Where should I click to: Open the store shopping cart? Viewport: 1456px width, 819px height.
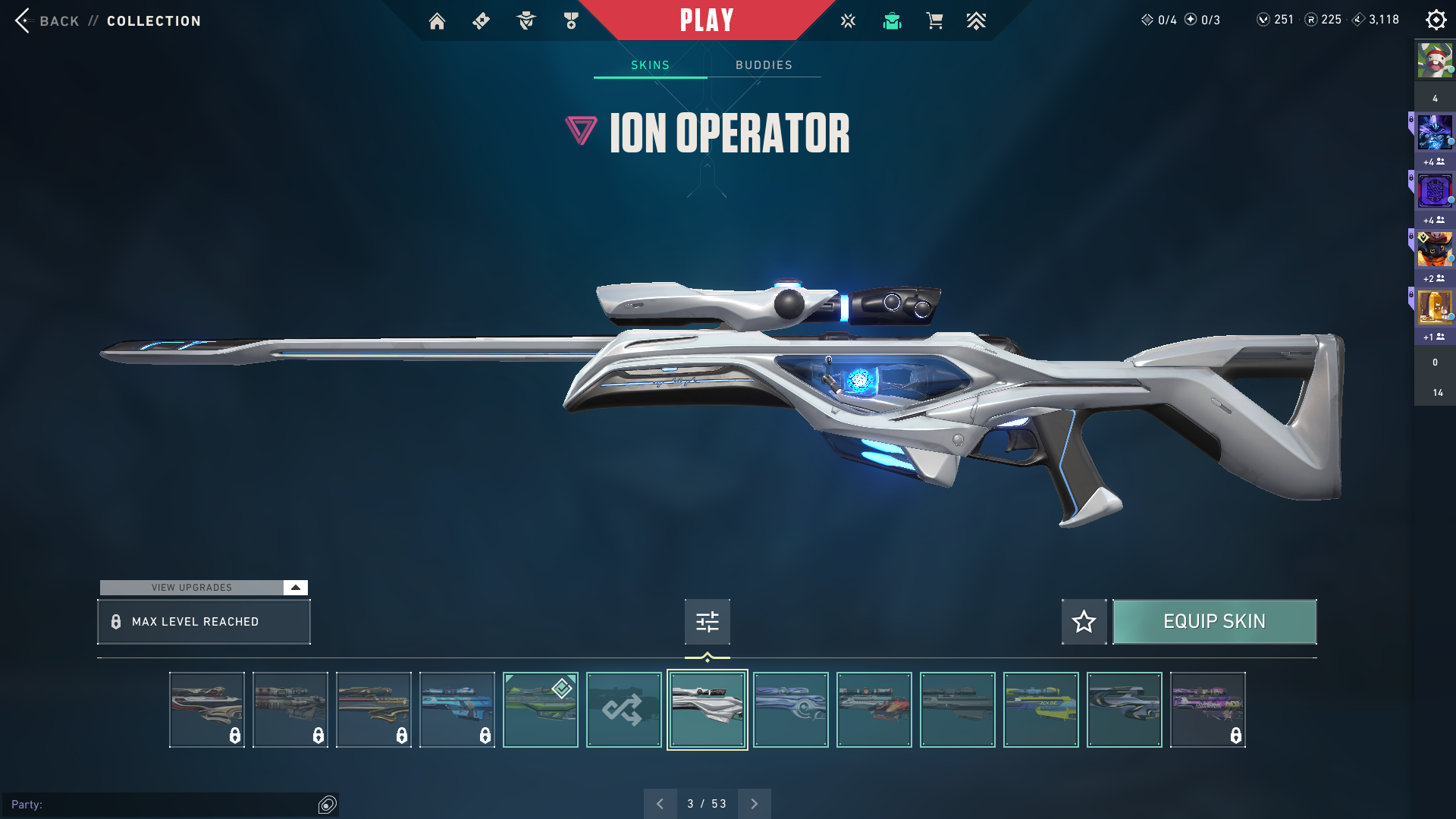pyautogui.click(x=934, y=21)
